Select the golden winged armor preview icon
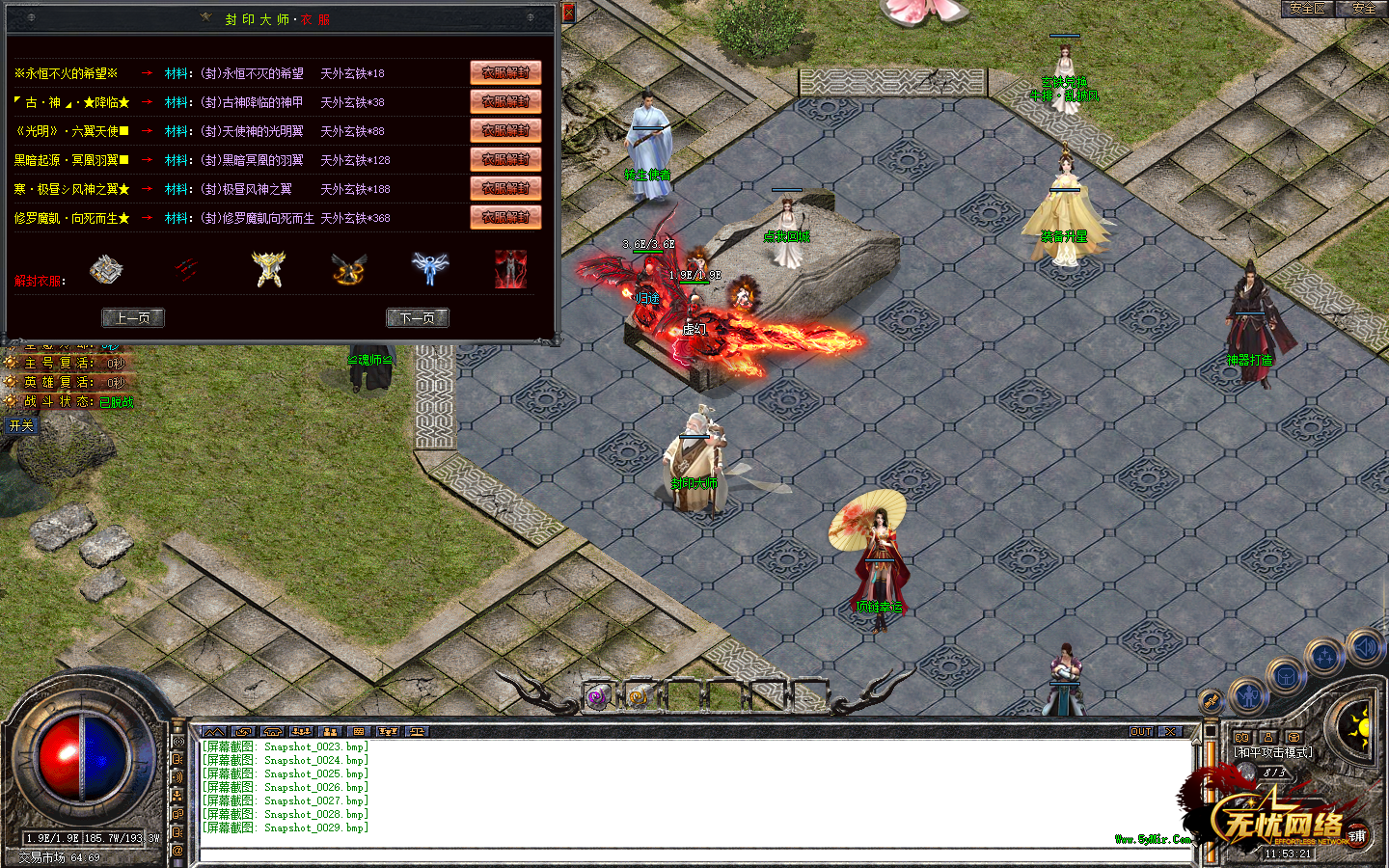 click(x=269, y=270)
